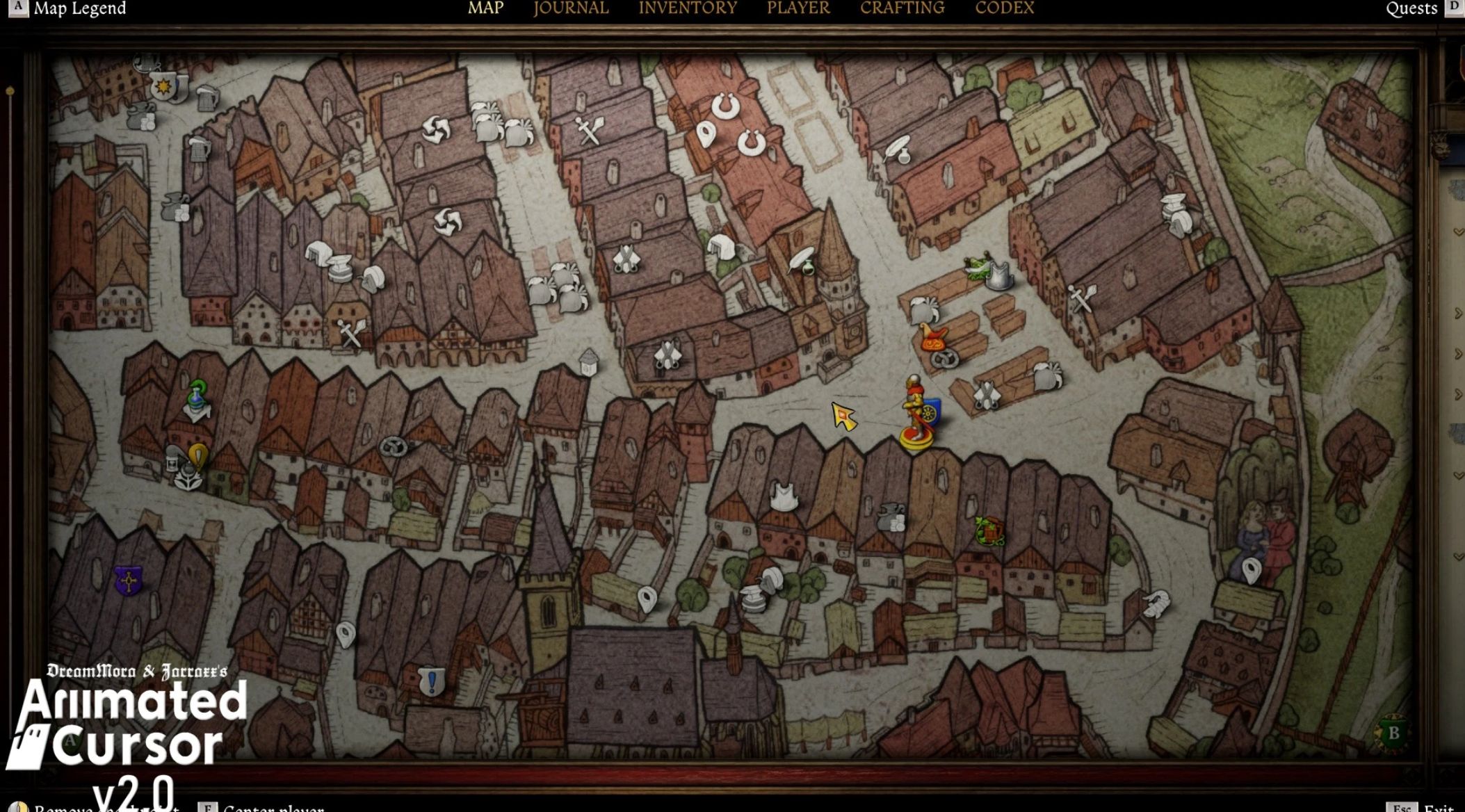Select the purple cross shield marker
Screen dimensions: 1465x812
pos(128,580)
